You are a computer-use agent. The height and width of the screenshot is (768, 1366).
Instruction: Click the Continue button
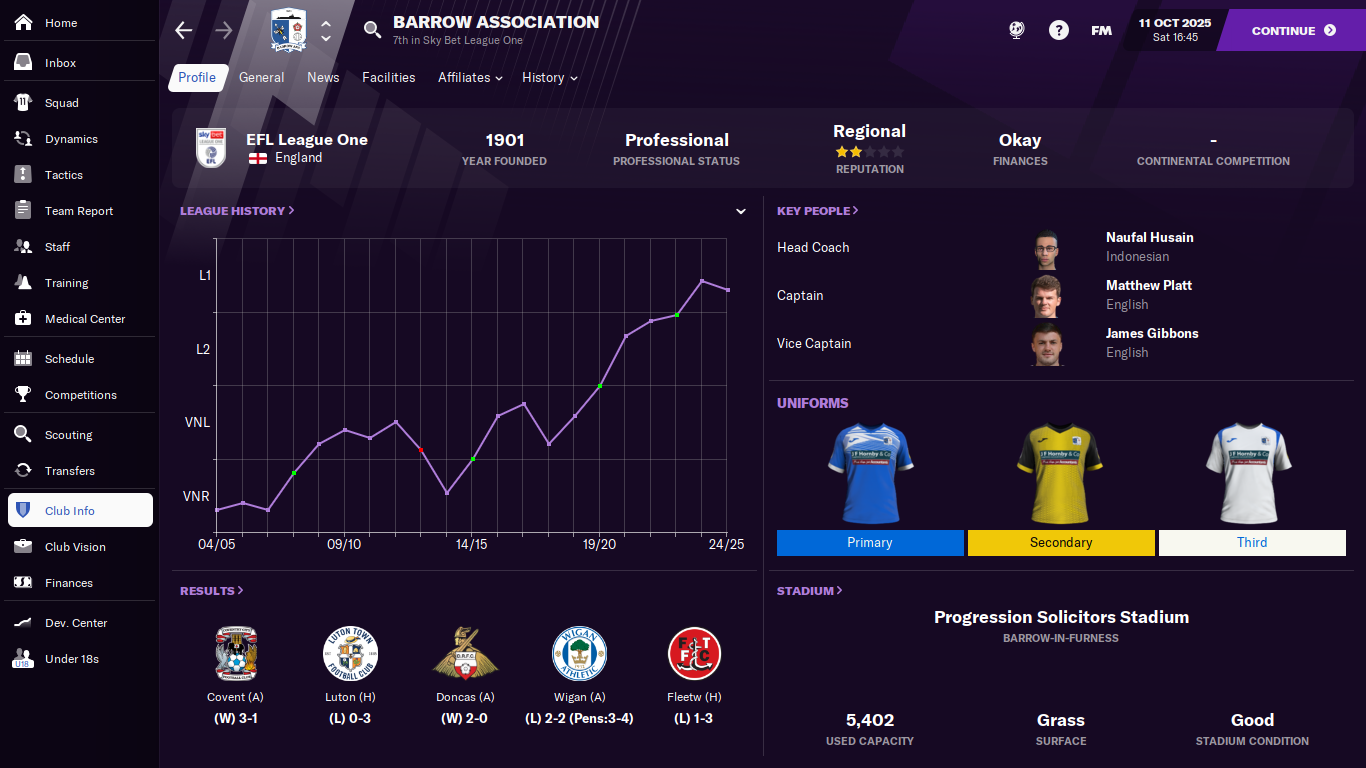coord(1292,31)
